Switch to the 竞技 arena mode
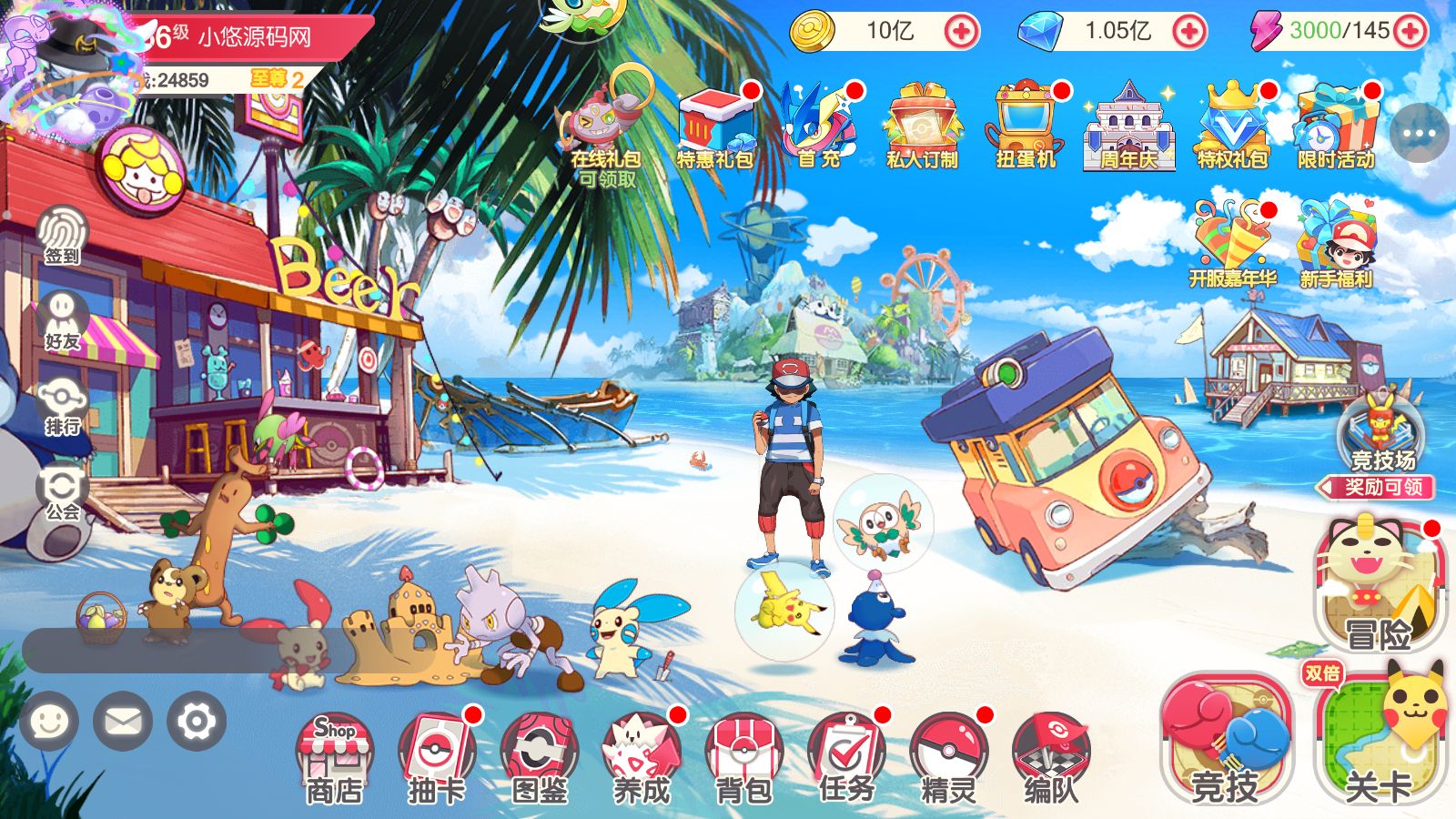 [x=1224, y=742]
